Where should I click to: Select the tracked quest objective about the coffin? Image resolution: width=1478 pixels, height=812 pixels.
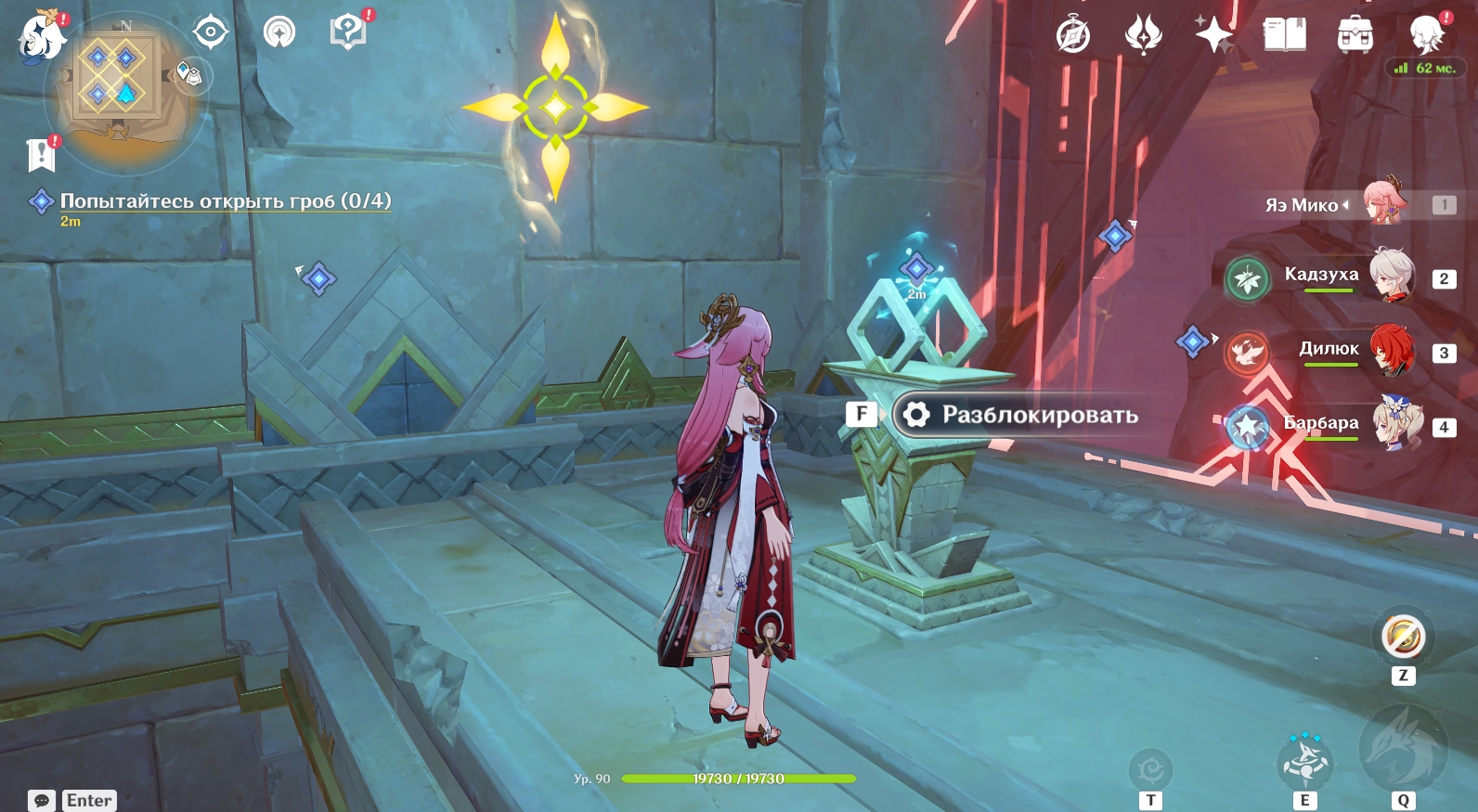pos(225,200)
